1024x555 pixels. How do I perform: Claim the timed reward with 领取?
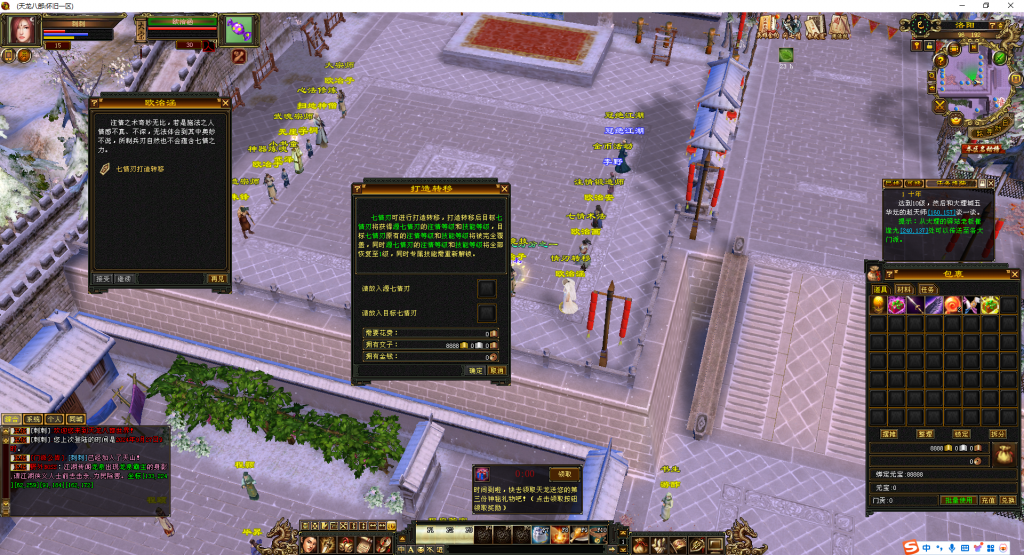click(x=565, y=473)
